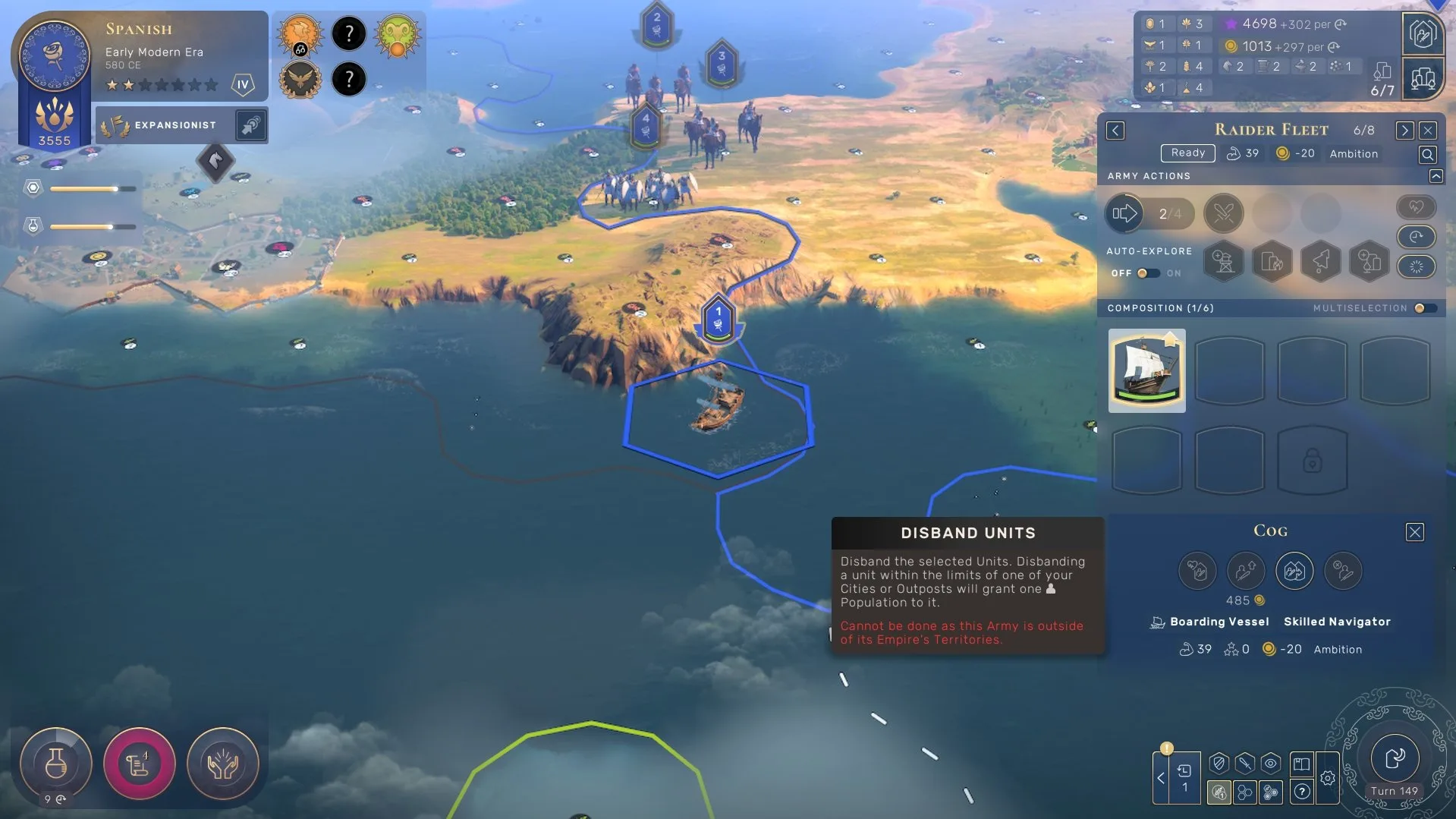Click the highlighted Disband Units icon
This screenshot has width=1456, height=819.
(x=1294, y=571)
